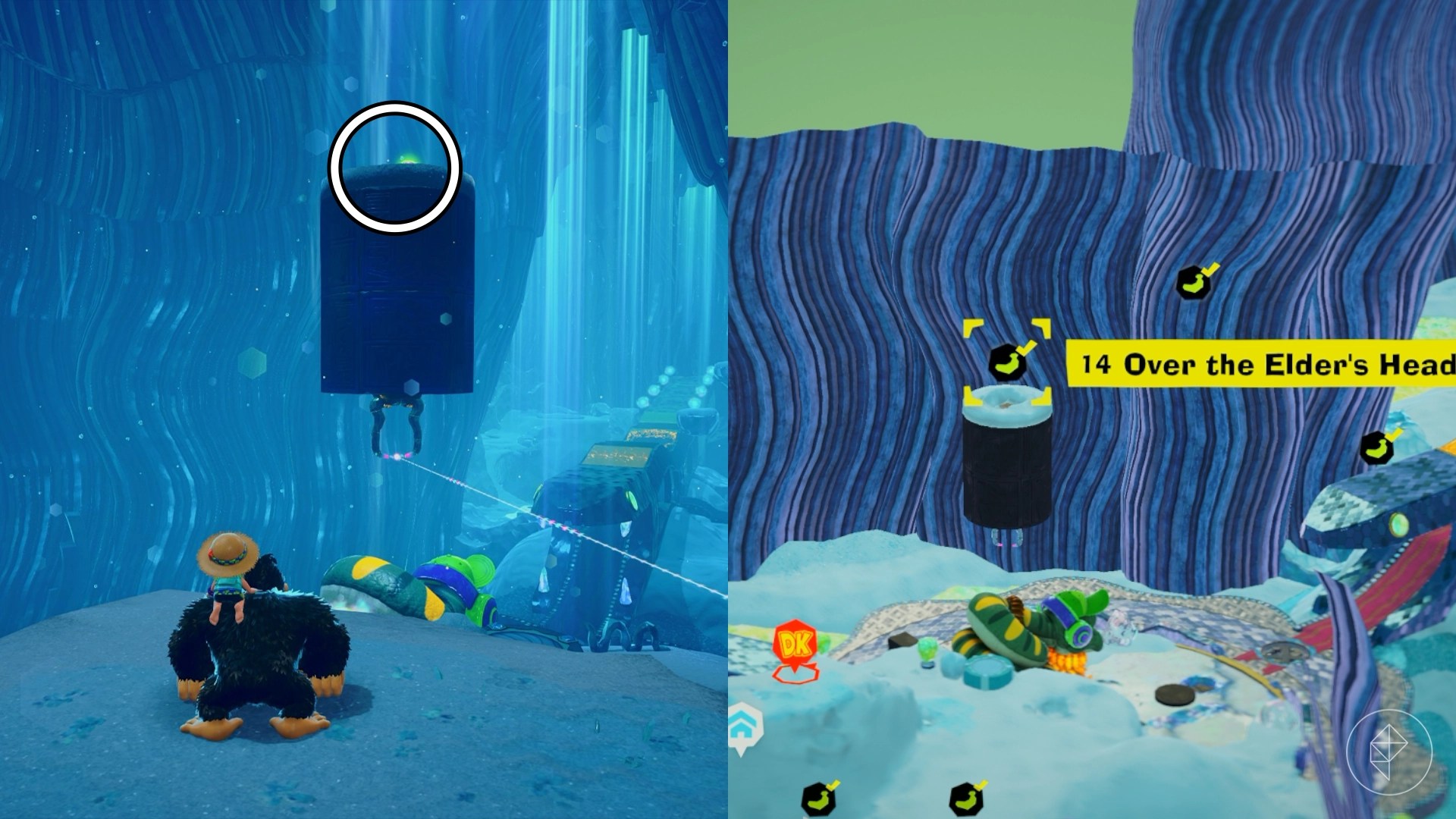Pick the banana marker high on the striped cliff
The image size is (1456, 819).
click(x=1194, y=282)
